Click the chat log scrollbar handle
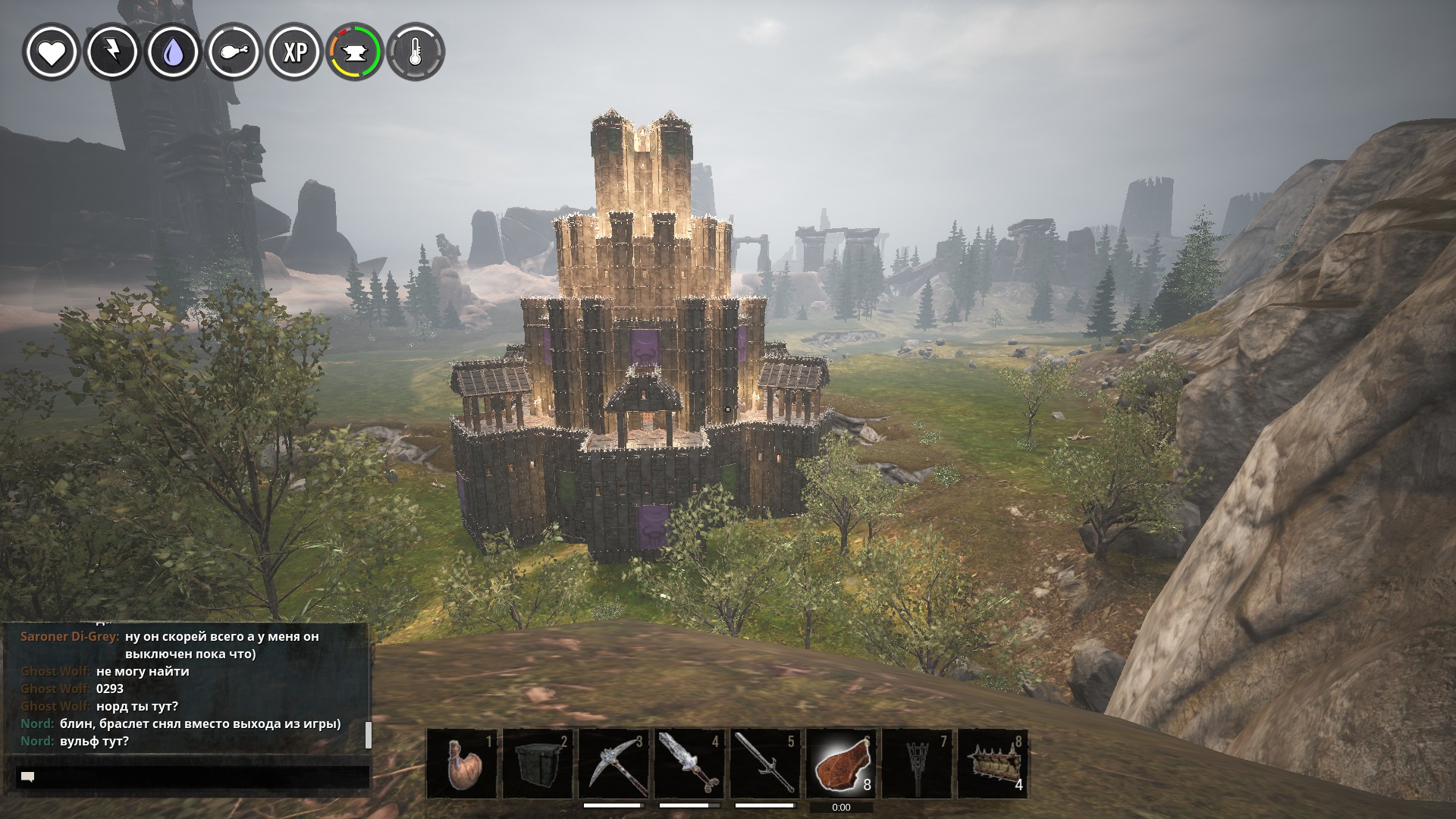 click(x=369, y=734)
